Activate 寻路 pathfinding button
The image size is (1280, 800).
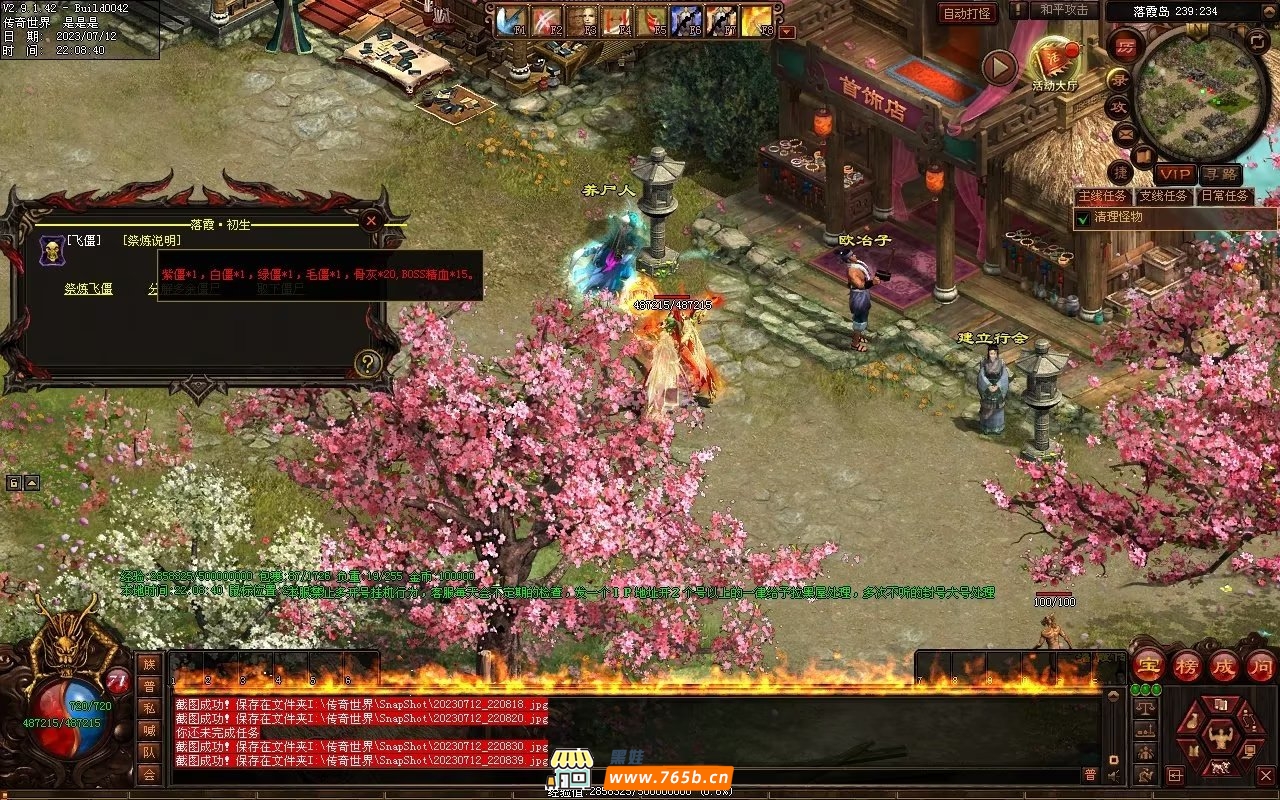click(x=1220, y=175)
